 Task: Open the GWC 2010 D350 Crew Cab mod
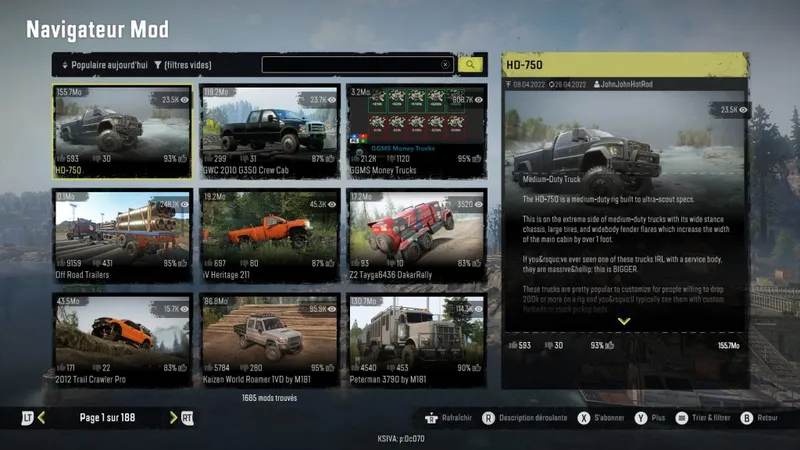tap(268, 130)
